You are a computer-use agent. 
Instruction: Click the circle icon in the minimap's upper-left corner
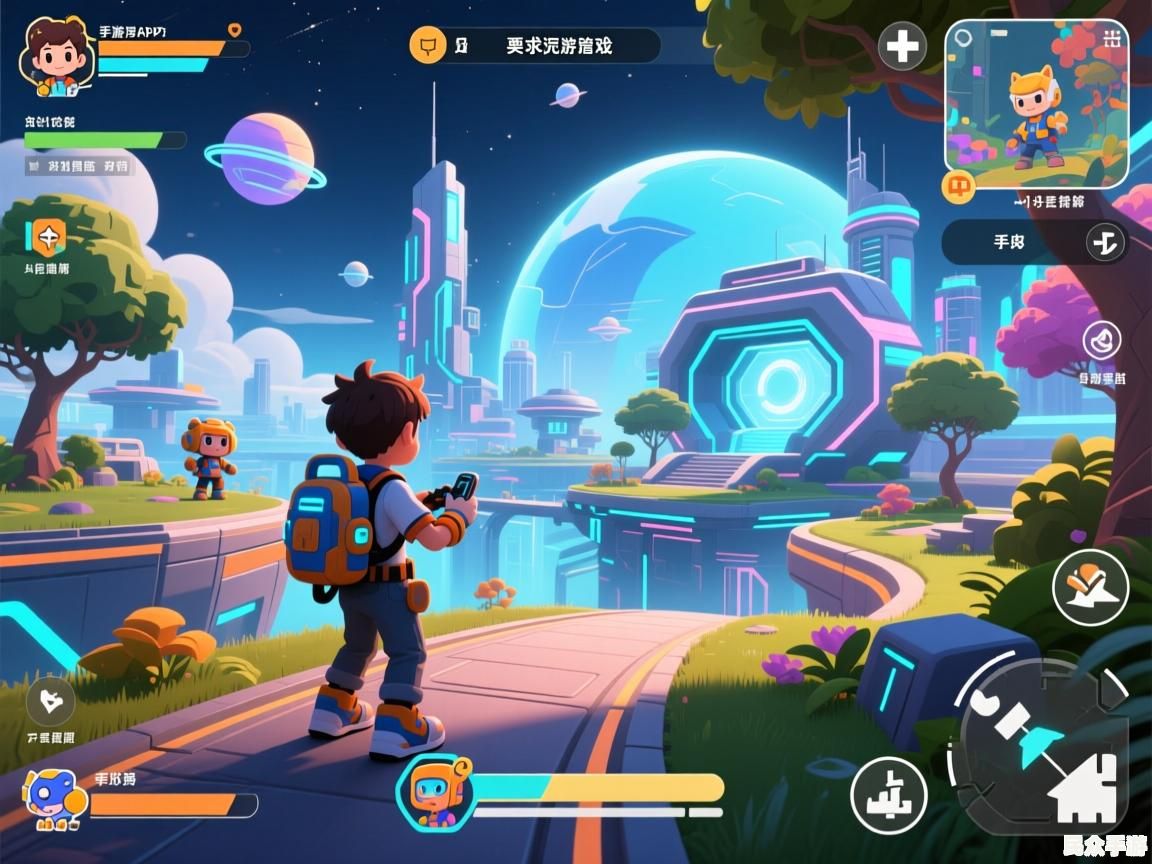(963, 38)
